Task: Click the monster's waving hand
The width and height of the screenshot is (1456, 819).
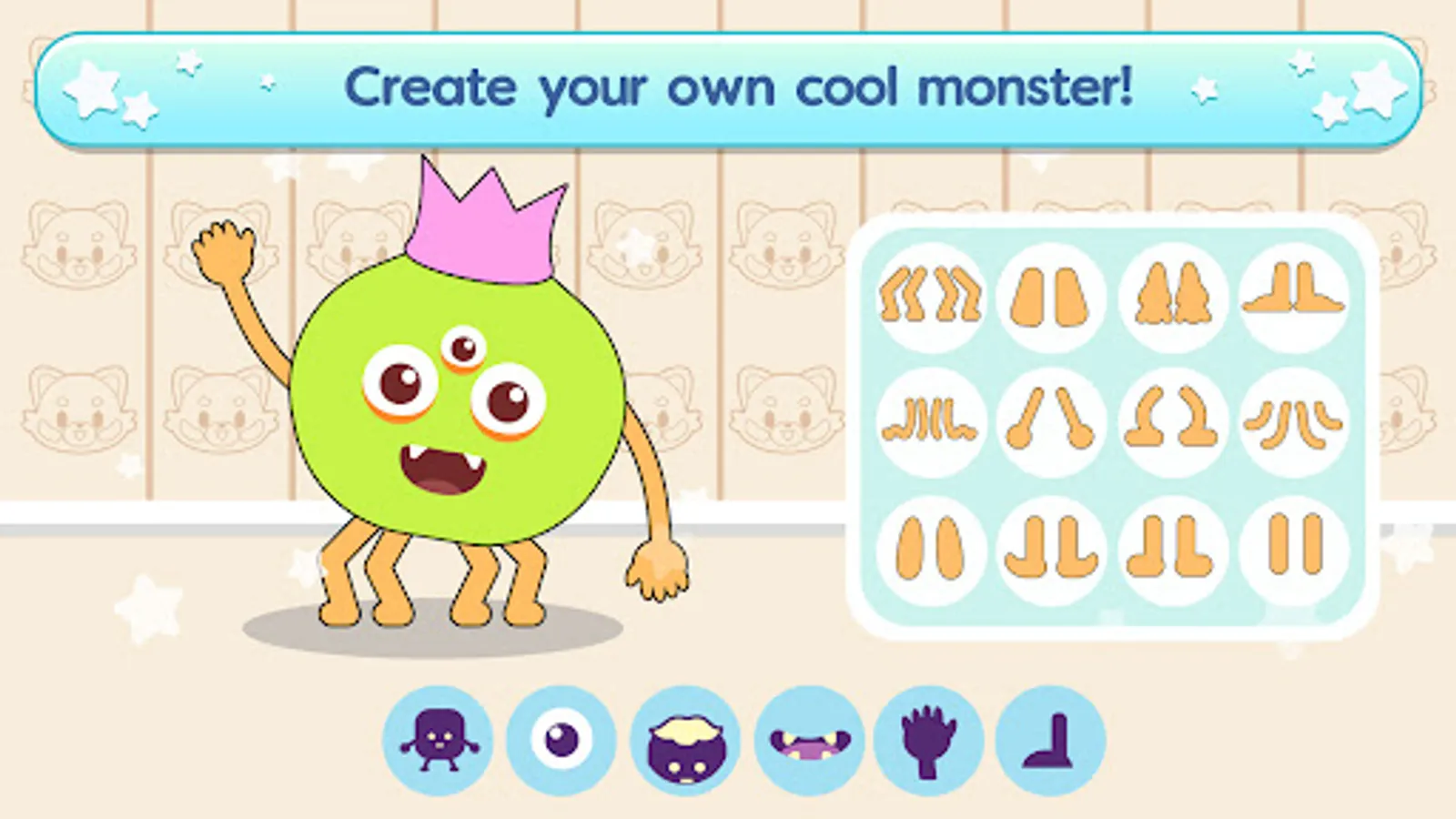Action: click(x=221, y=250)
